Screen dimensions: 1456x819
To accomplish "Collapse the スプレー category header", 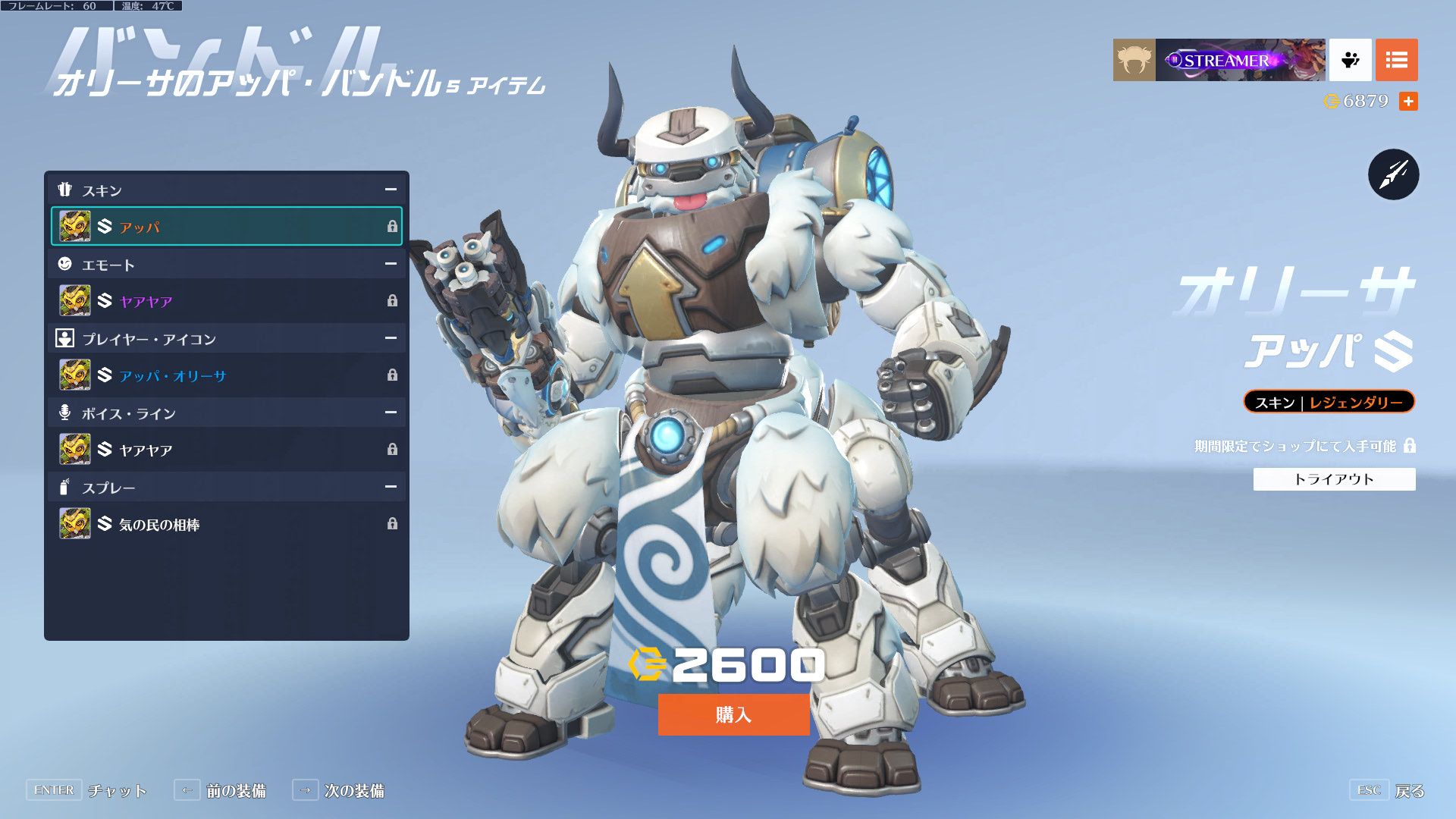I will (391, 487).
